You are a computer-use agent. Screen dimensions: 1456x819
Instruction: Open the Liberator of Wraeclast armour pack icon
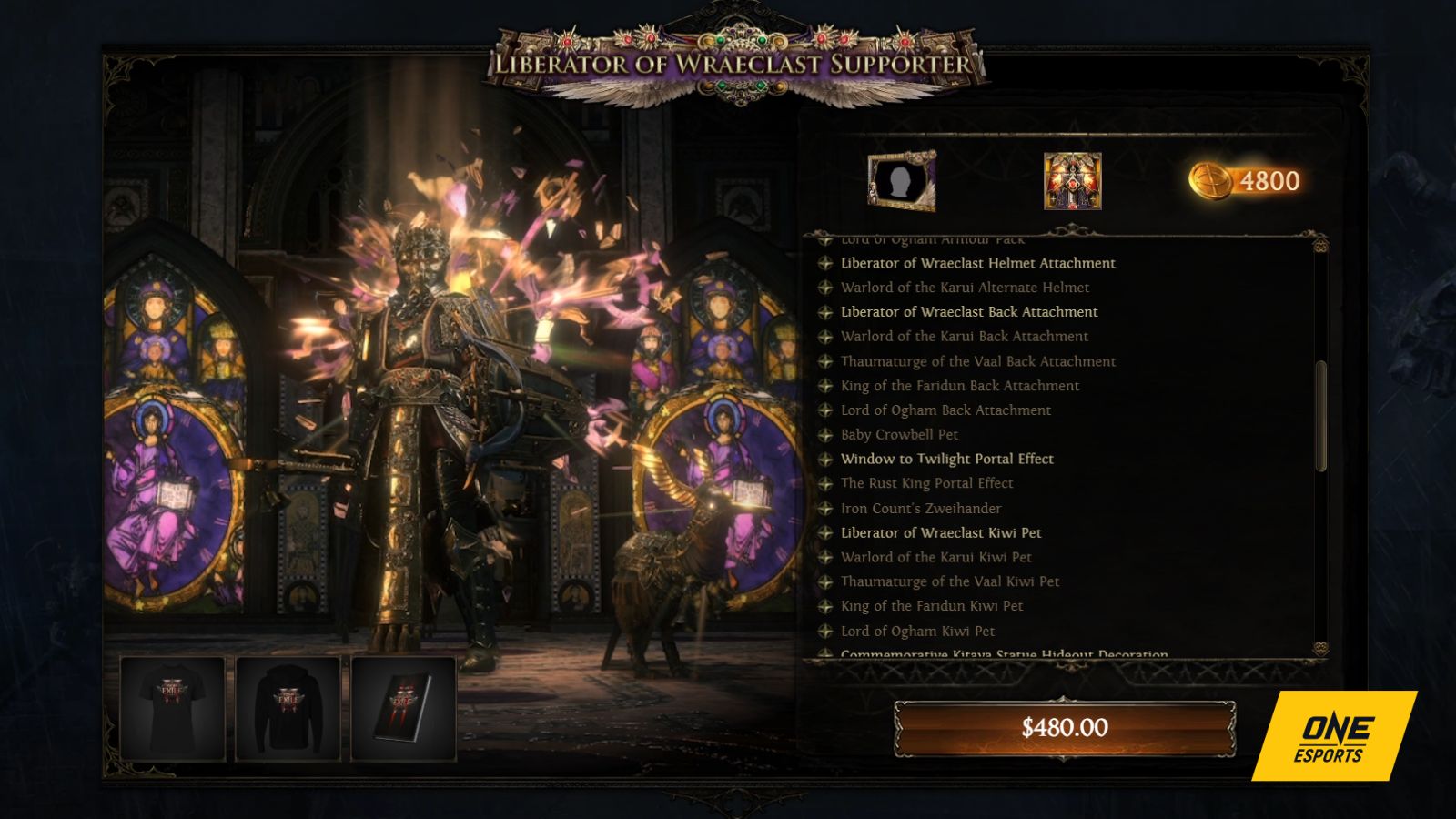point(1074,182)
